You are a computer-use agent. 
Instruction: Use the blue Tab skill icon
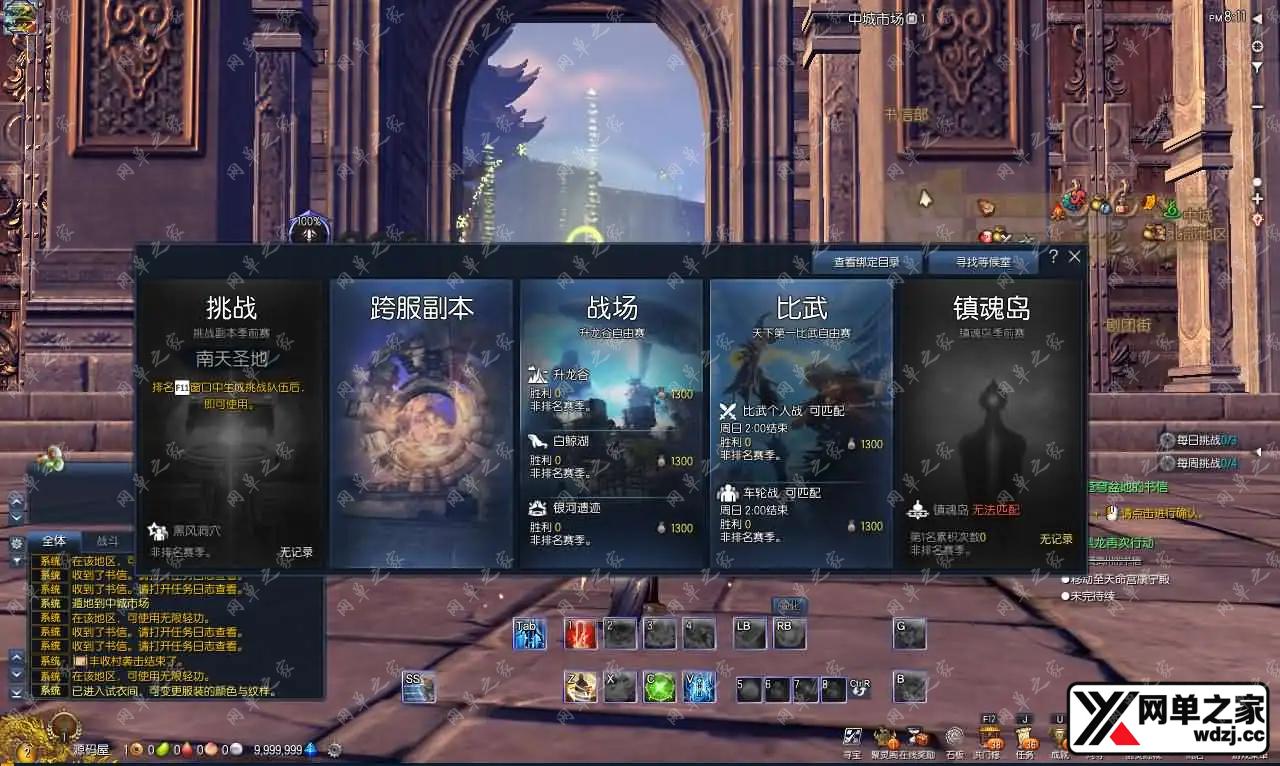[x=529, y=634]
